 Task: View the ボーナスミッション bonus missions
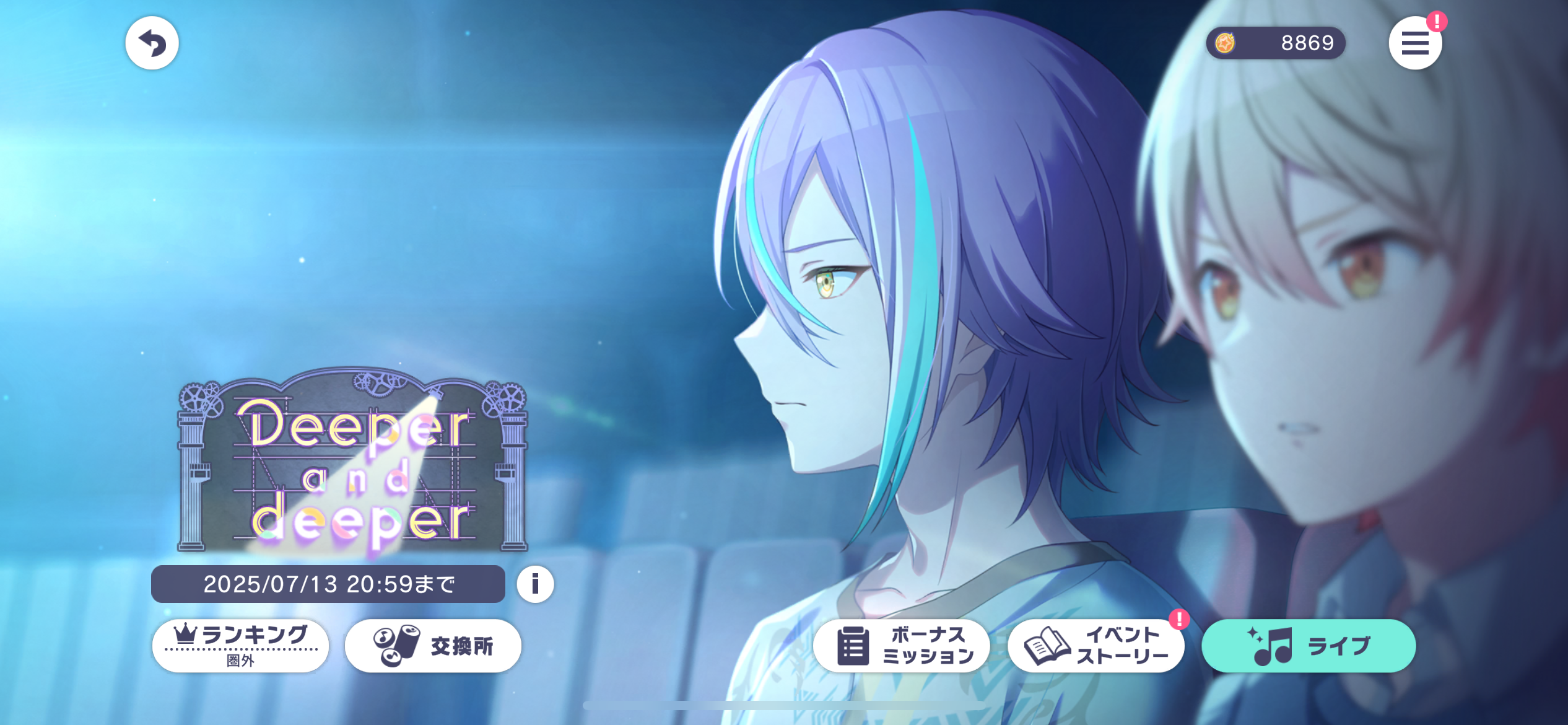pos(901,646)
